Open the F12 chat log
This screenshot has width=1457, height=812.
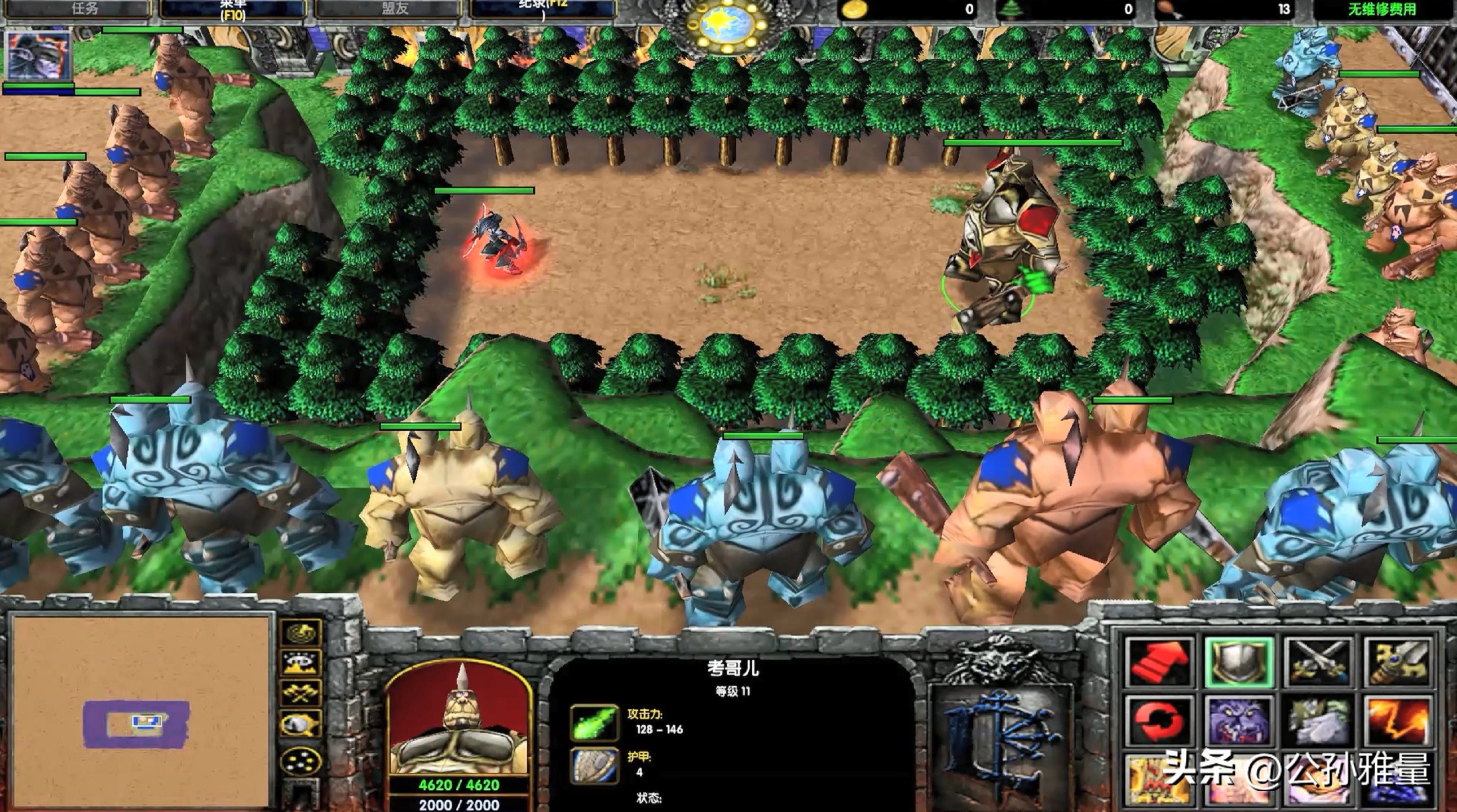coord(543,8)
